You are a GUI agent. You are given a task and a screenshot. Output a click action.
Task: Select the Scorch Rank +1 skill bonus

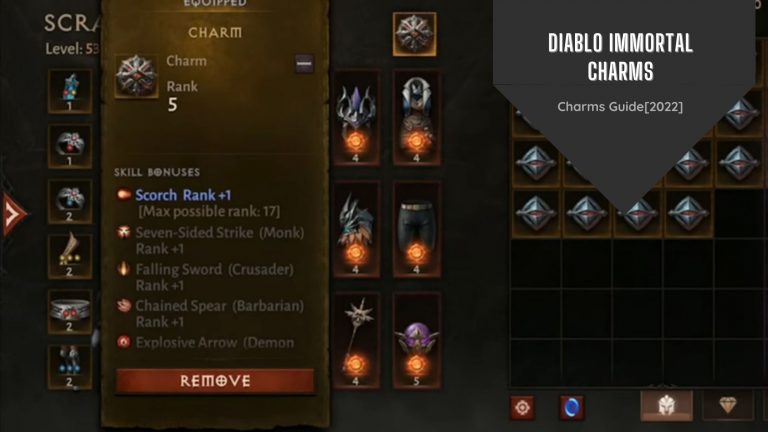(183, 196)
